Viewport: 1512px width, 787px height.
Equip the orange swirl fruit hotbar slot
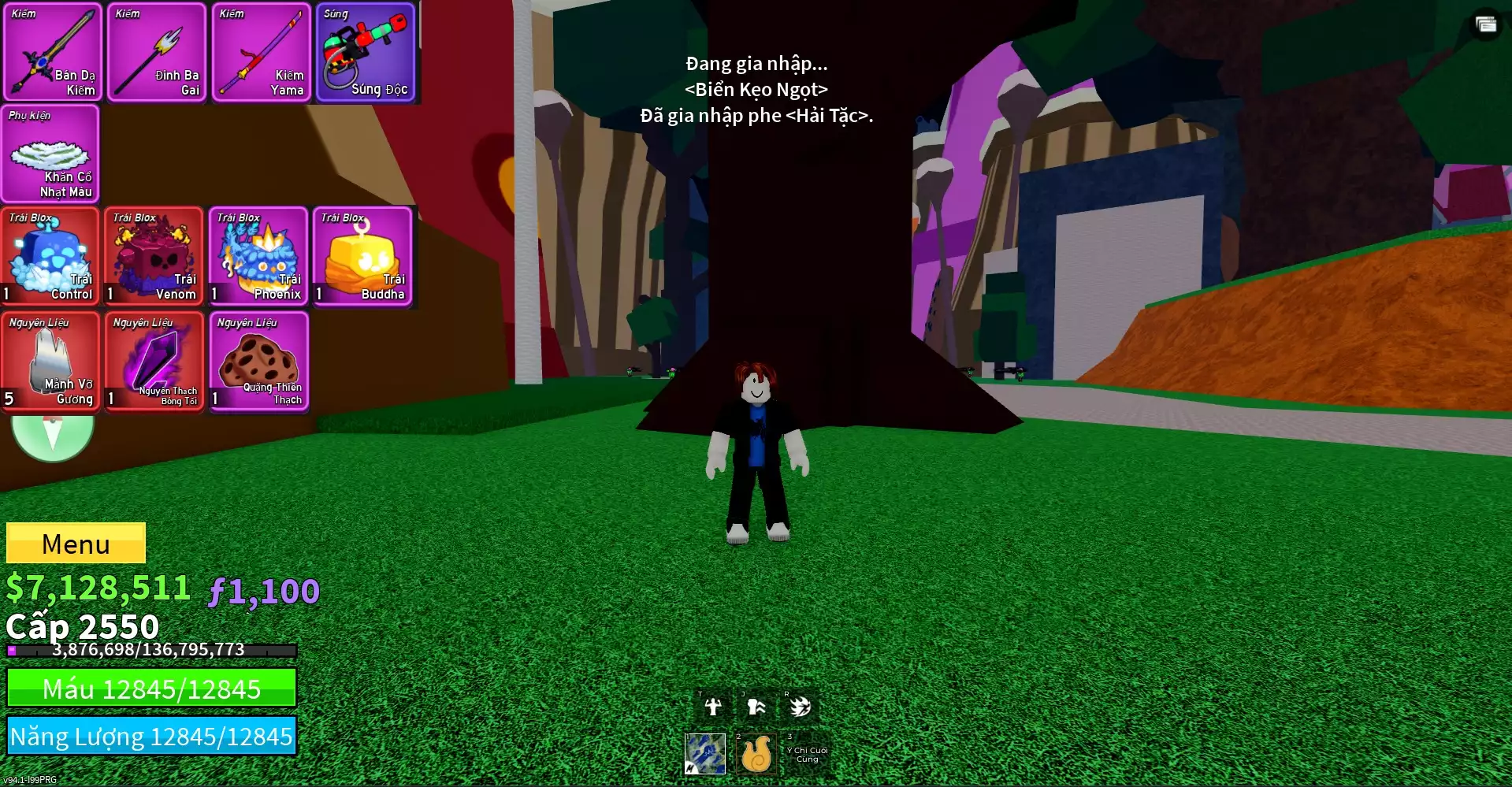pos(756,754)
